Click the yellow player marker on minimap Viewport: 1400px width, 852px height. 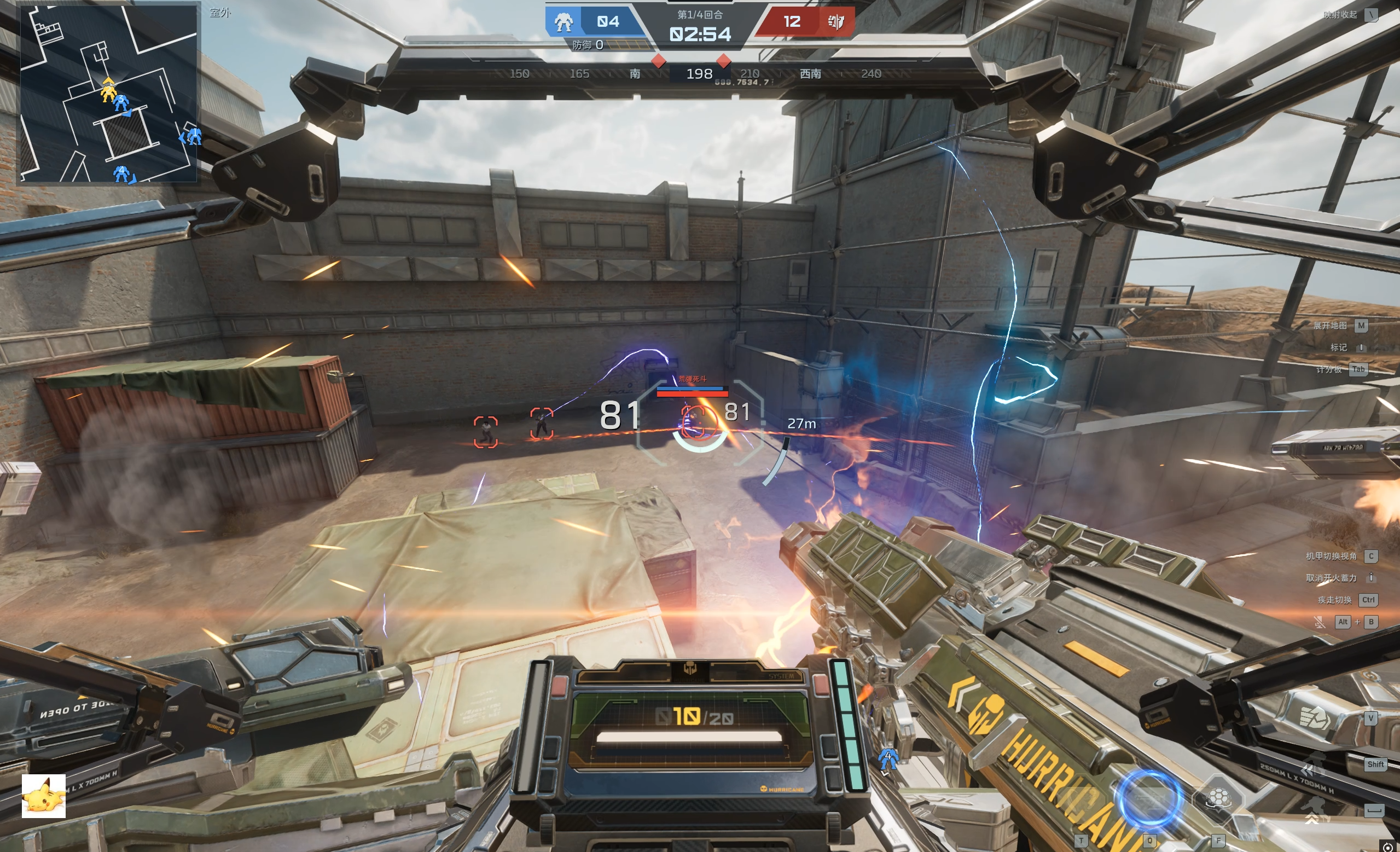tap(108, 90)
